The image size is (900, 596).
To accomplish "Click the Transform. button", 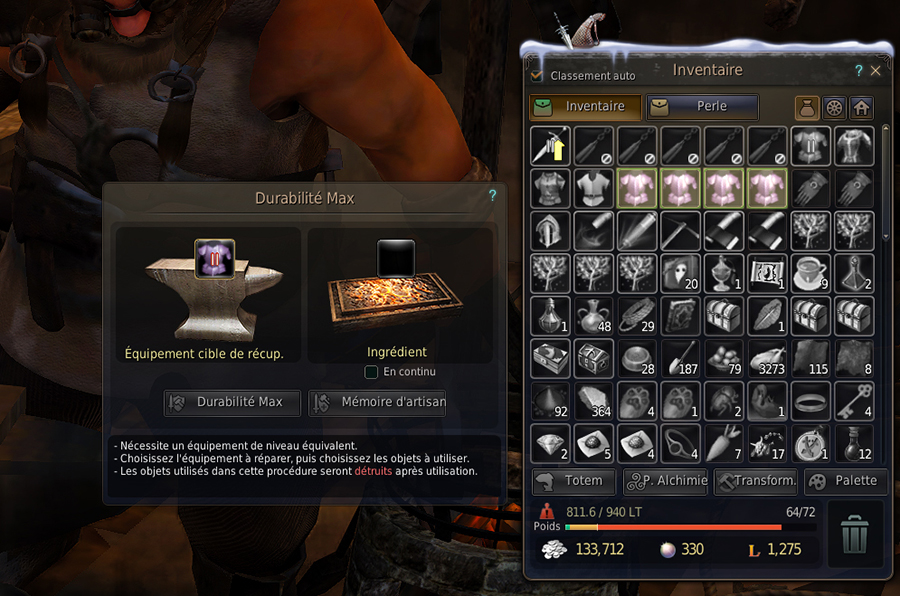I will pos(756,480).
